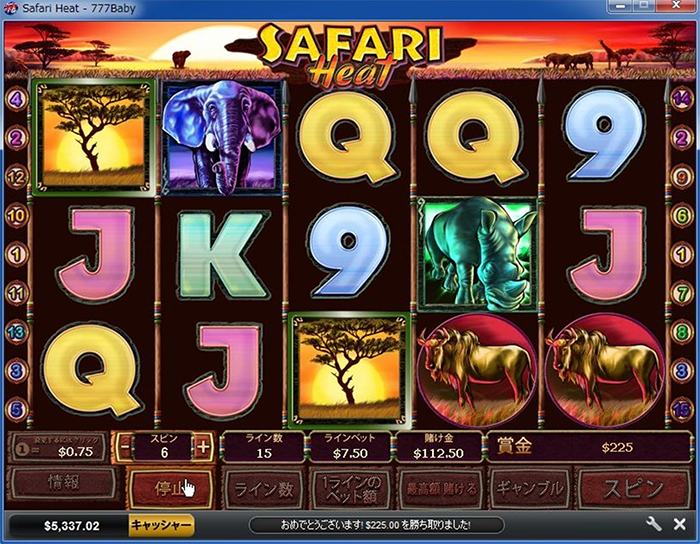Image resolution: width=700 pixels, height=544 pixels.
Task: Open the 情報 (info) paytable
Action: point(59,486)
